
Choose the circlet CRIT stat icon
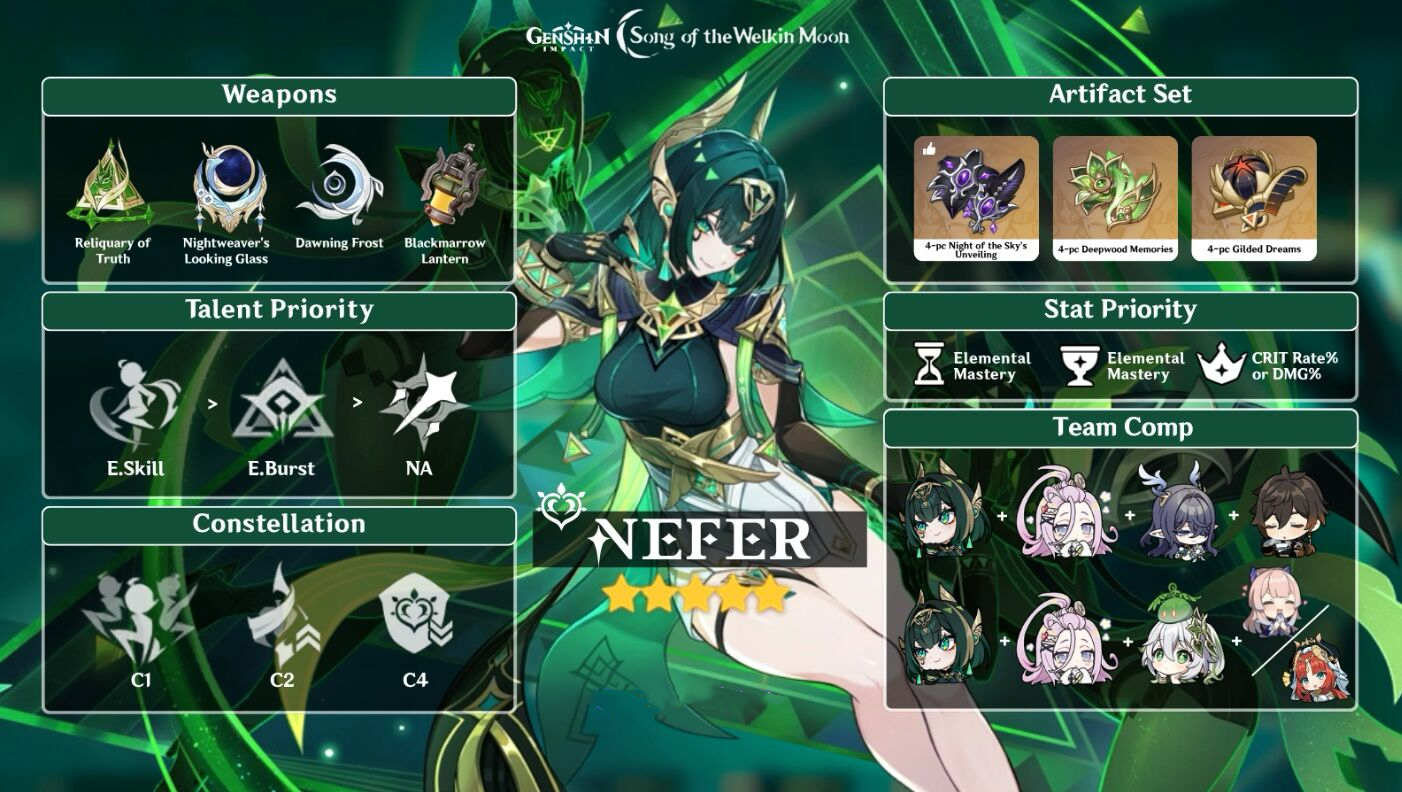pos(1220,365)
